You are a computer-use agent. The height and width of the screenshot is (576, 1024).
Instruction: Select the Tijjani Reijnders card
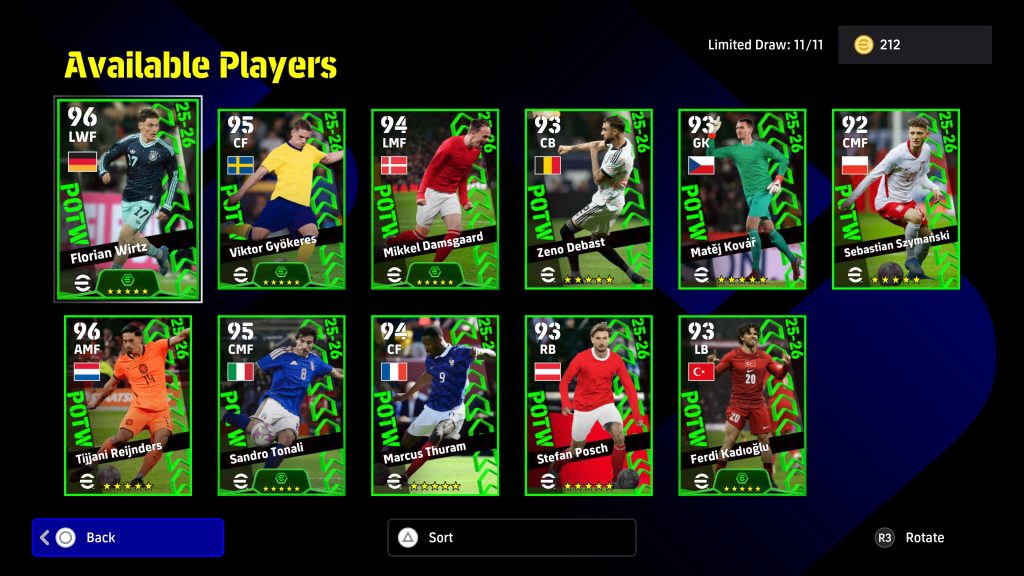click(x=128, y=405)
